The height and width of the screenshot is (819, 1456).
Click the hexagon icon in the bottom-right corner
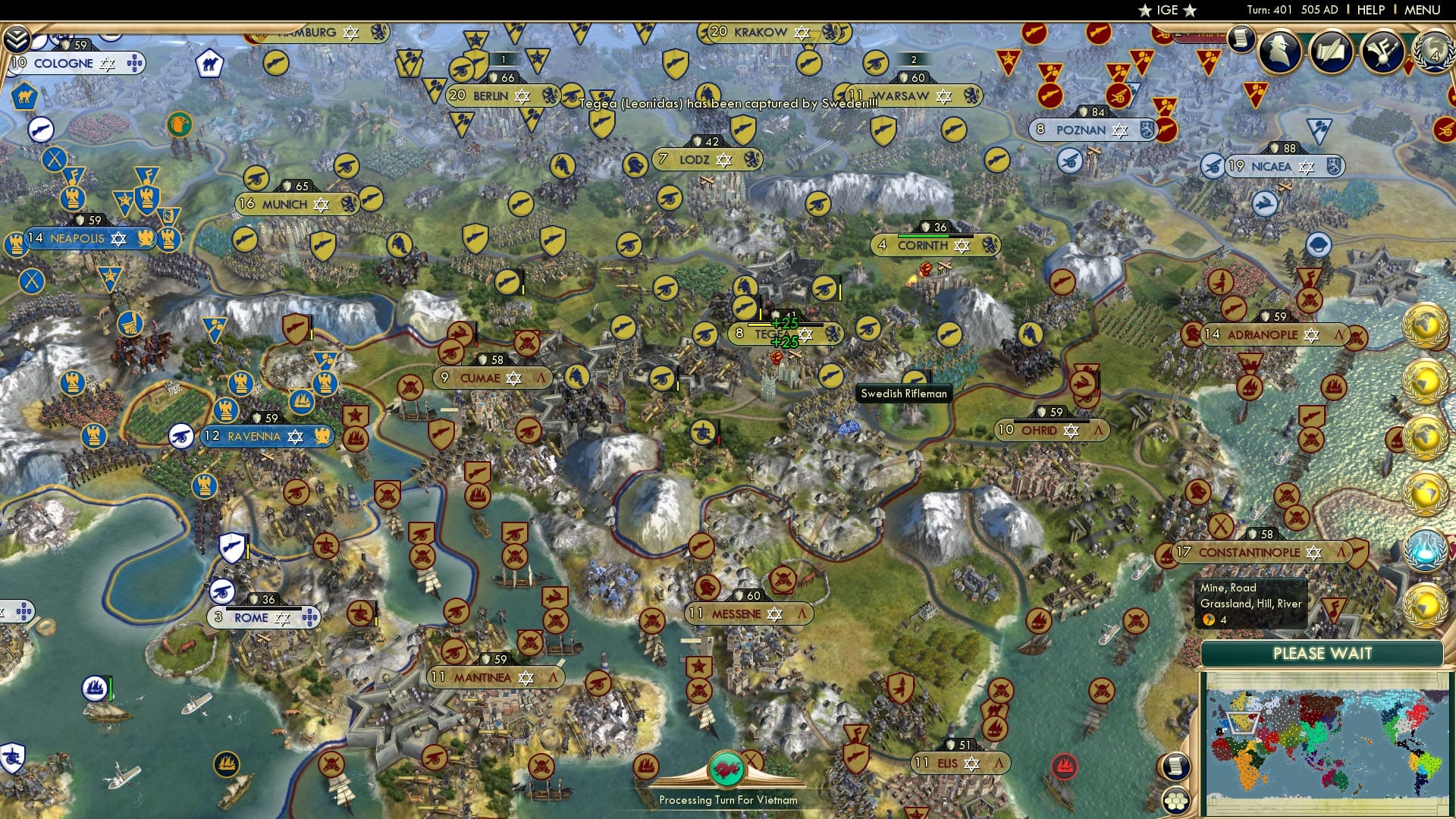(1175, 801)
